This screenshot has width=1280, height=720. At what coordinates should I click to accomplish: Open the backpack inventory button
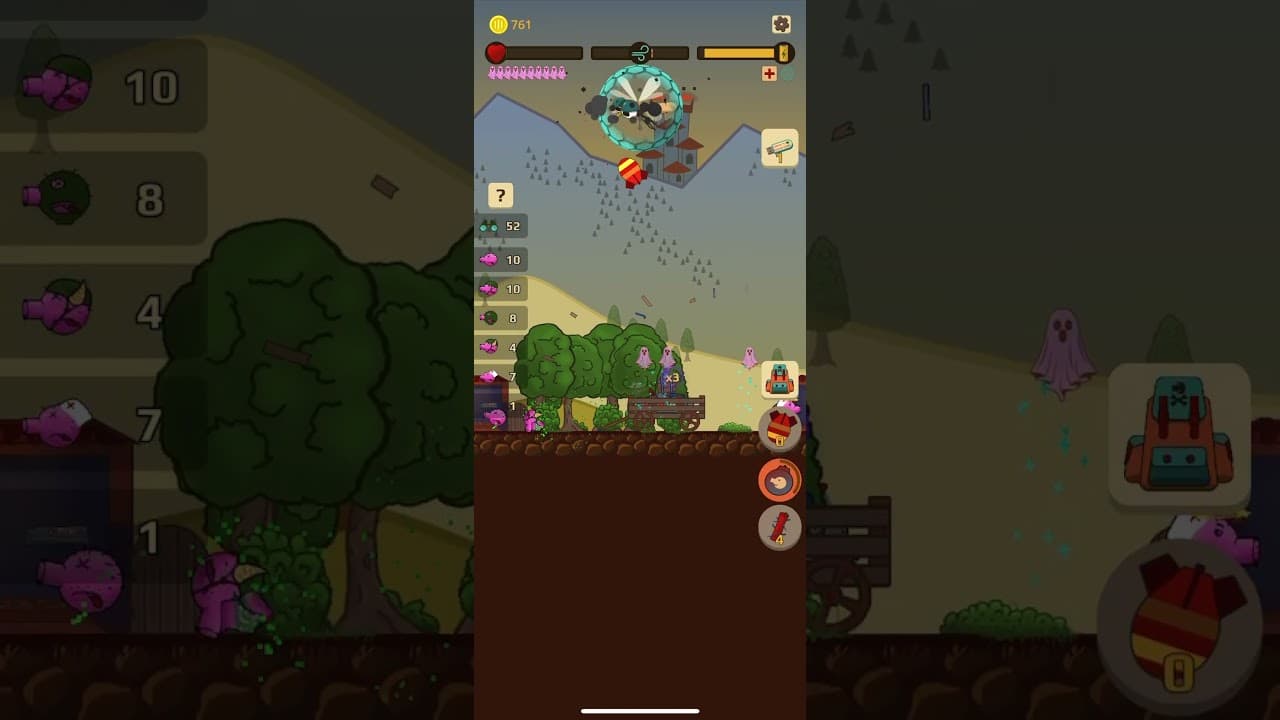coord(779,379)
